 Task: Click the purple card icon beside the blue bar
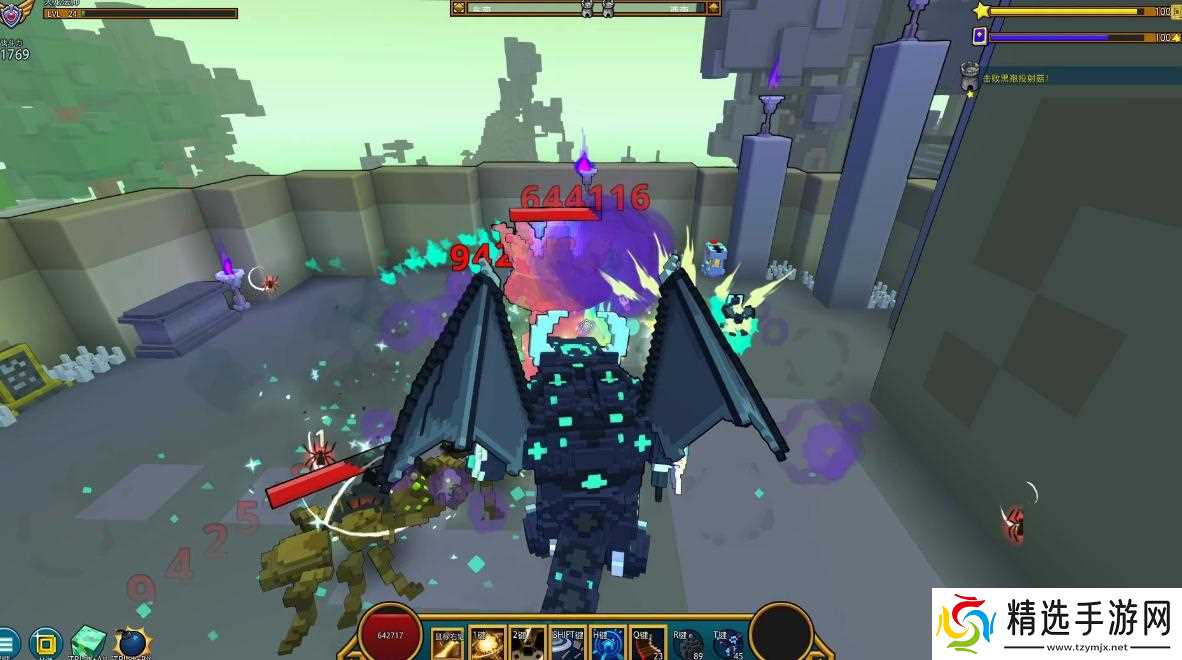point(980,36)
